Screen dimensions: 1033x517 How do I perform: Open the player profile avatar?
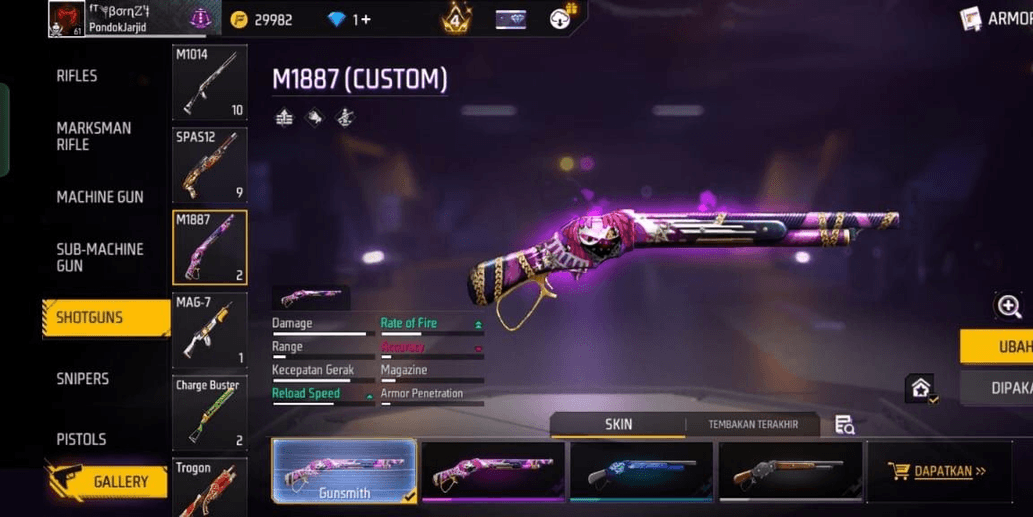66,18
